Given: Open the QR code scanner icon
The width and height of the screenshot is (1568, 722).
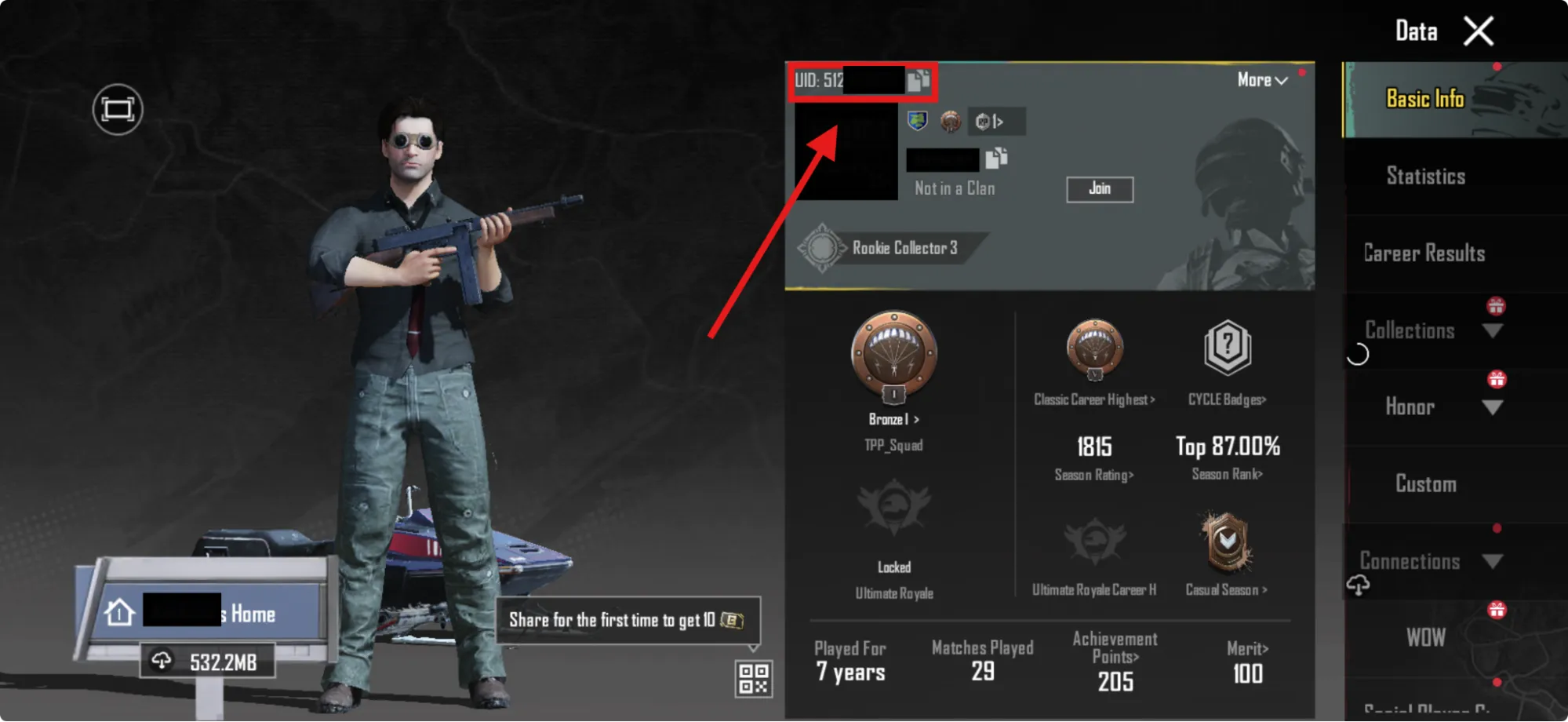Looking at the screenshot, I should pos(752,678).
